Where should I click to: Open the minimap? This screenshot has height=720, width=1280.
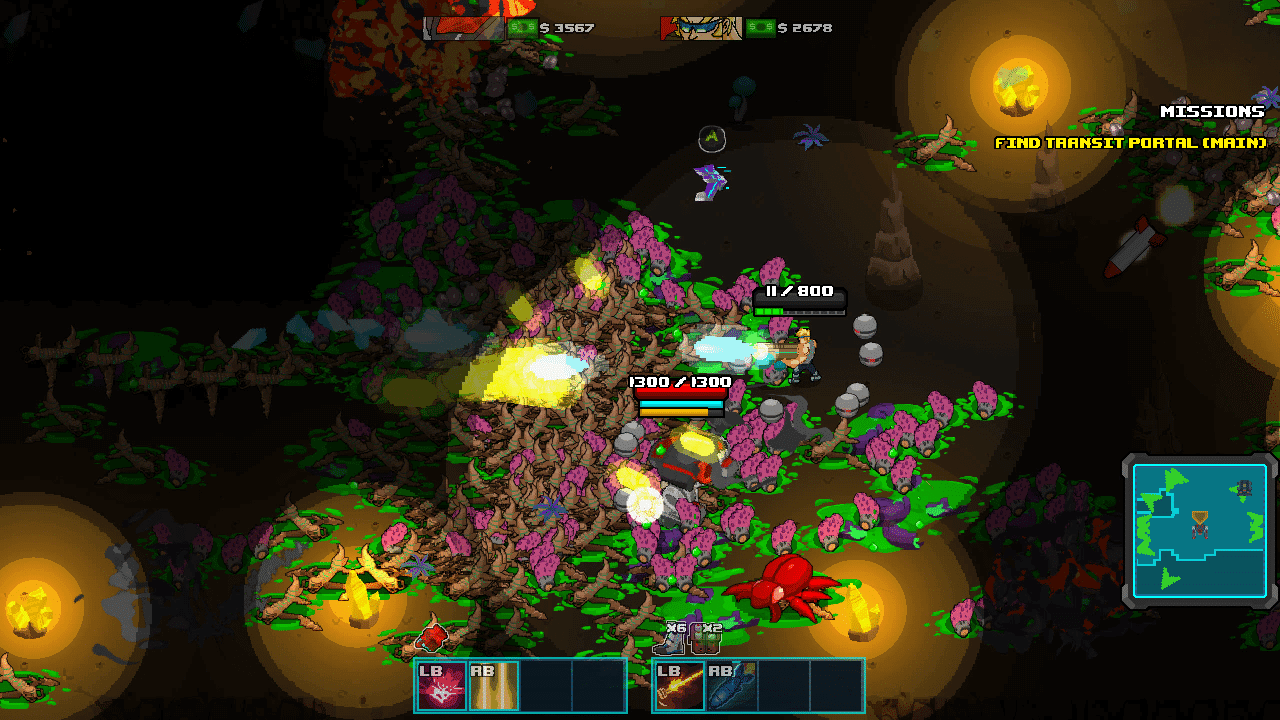coord(1199,530)
